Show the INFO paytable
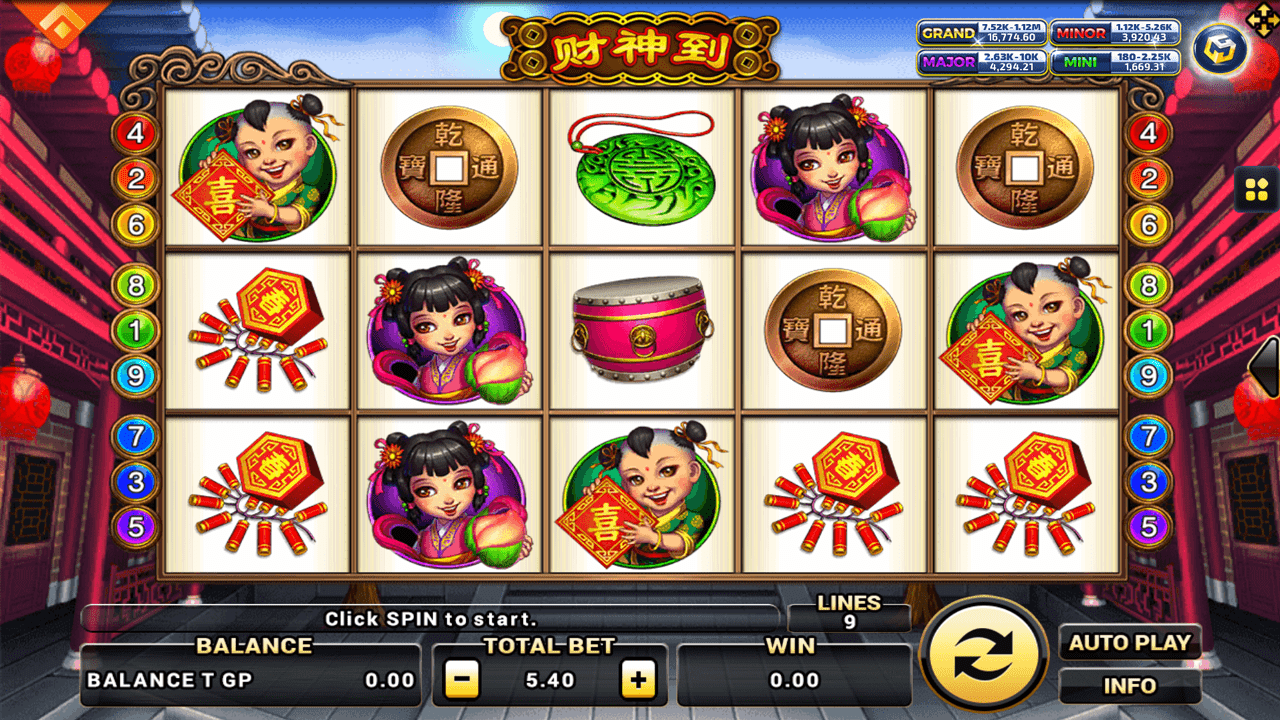The height and width of the screenshot is (720, 1280). pyautogui.click(x=1130, y=686)
